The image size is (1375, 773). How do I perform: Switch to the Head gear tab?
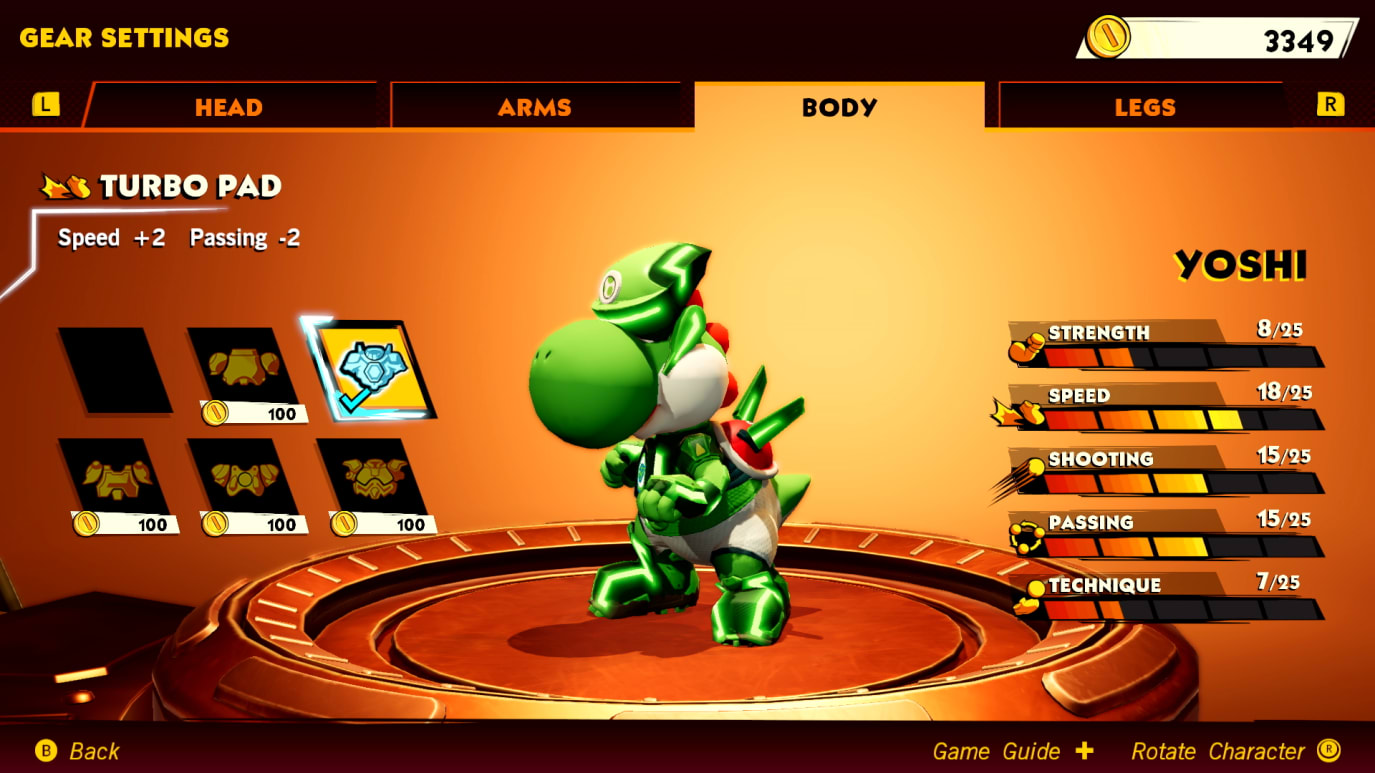point(229,107)
